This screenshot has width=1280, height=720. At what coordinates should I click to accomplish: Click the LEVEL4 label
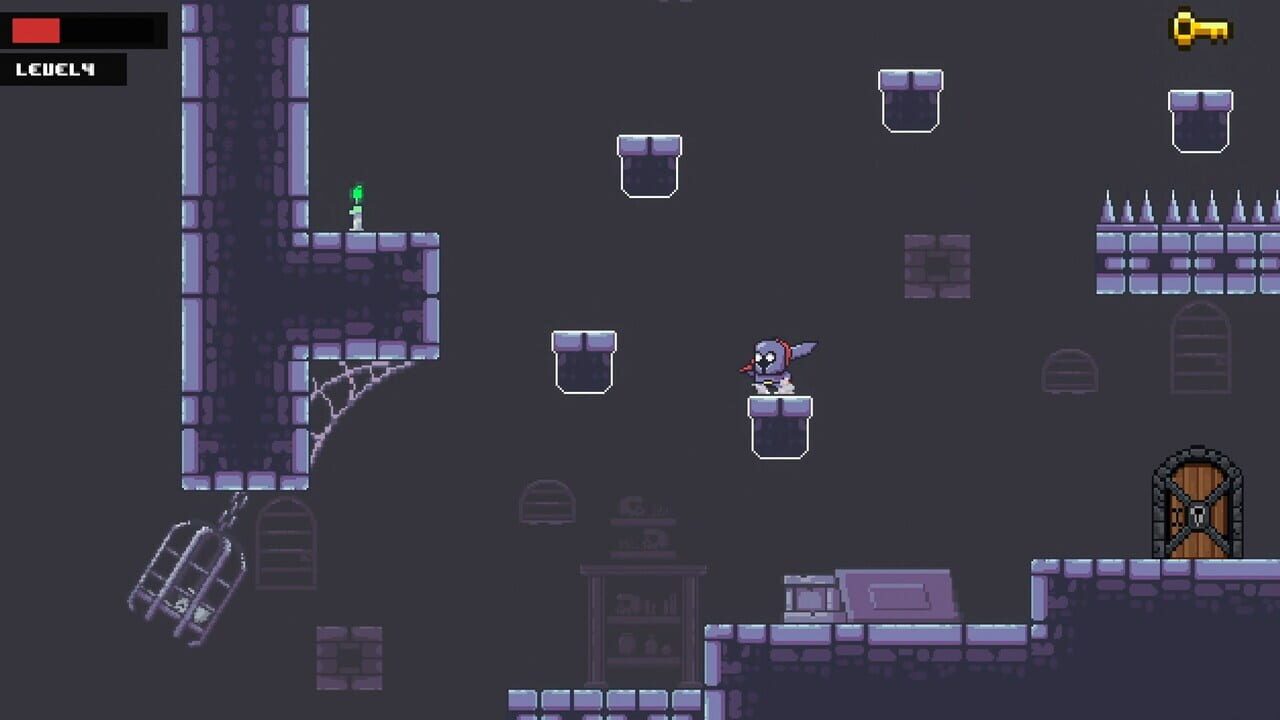click(55, 68)
